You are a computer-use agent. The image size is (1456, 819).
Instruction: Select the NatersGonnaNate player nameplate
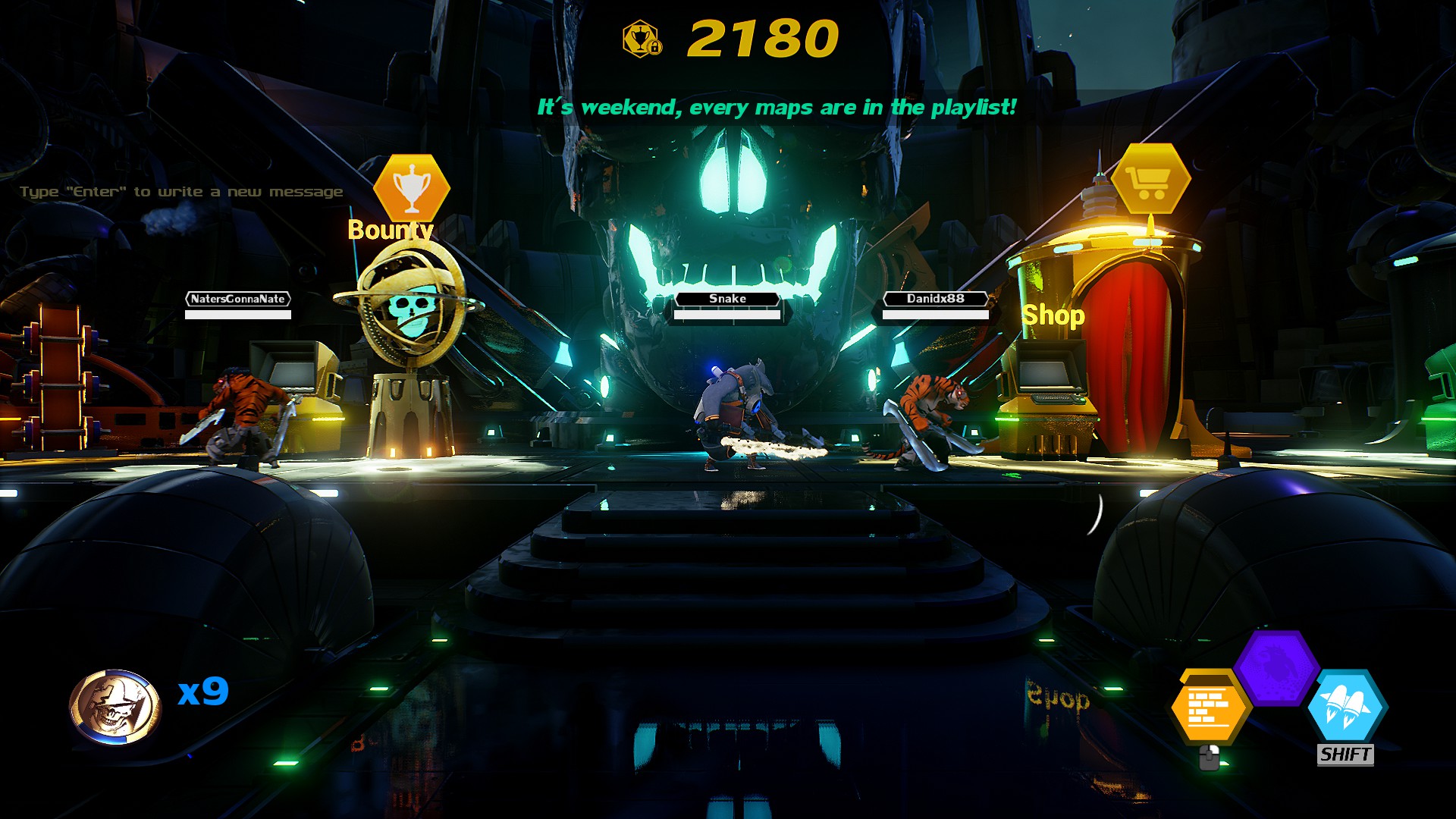pos(238,299)
